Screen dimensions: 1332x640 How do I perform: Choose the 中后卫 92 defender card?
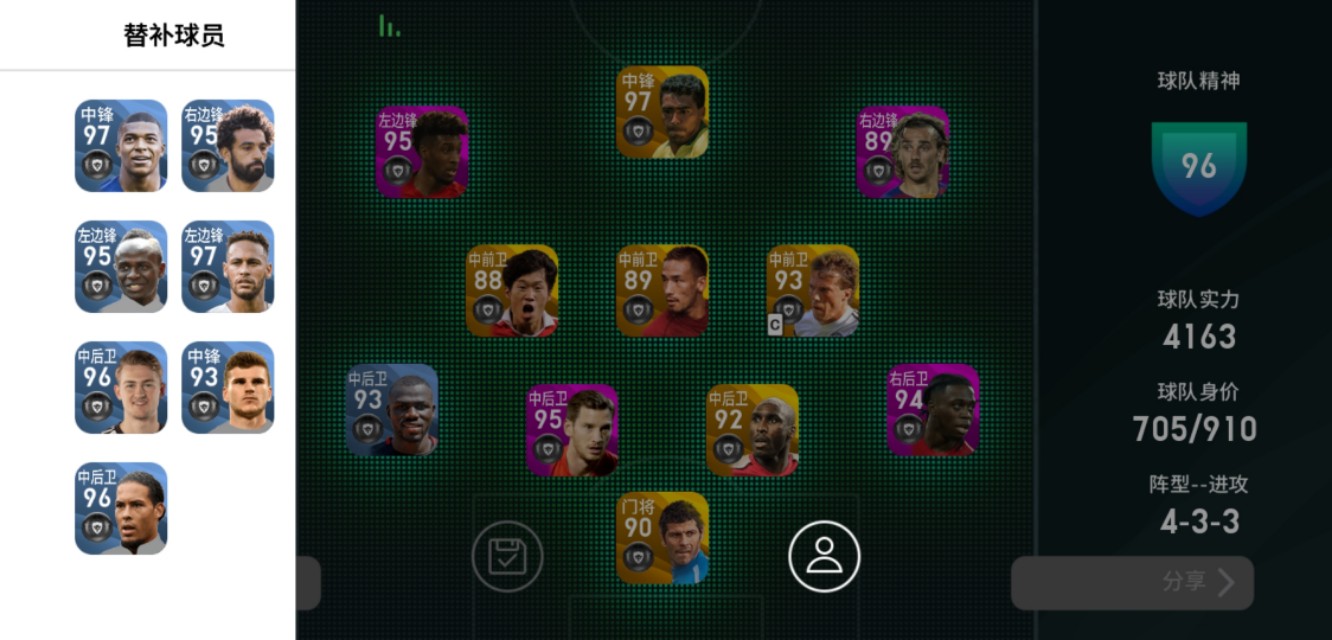click(752, 430)
